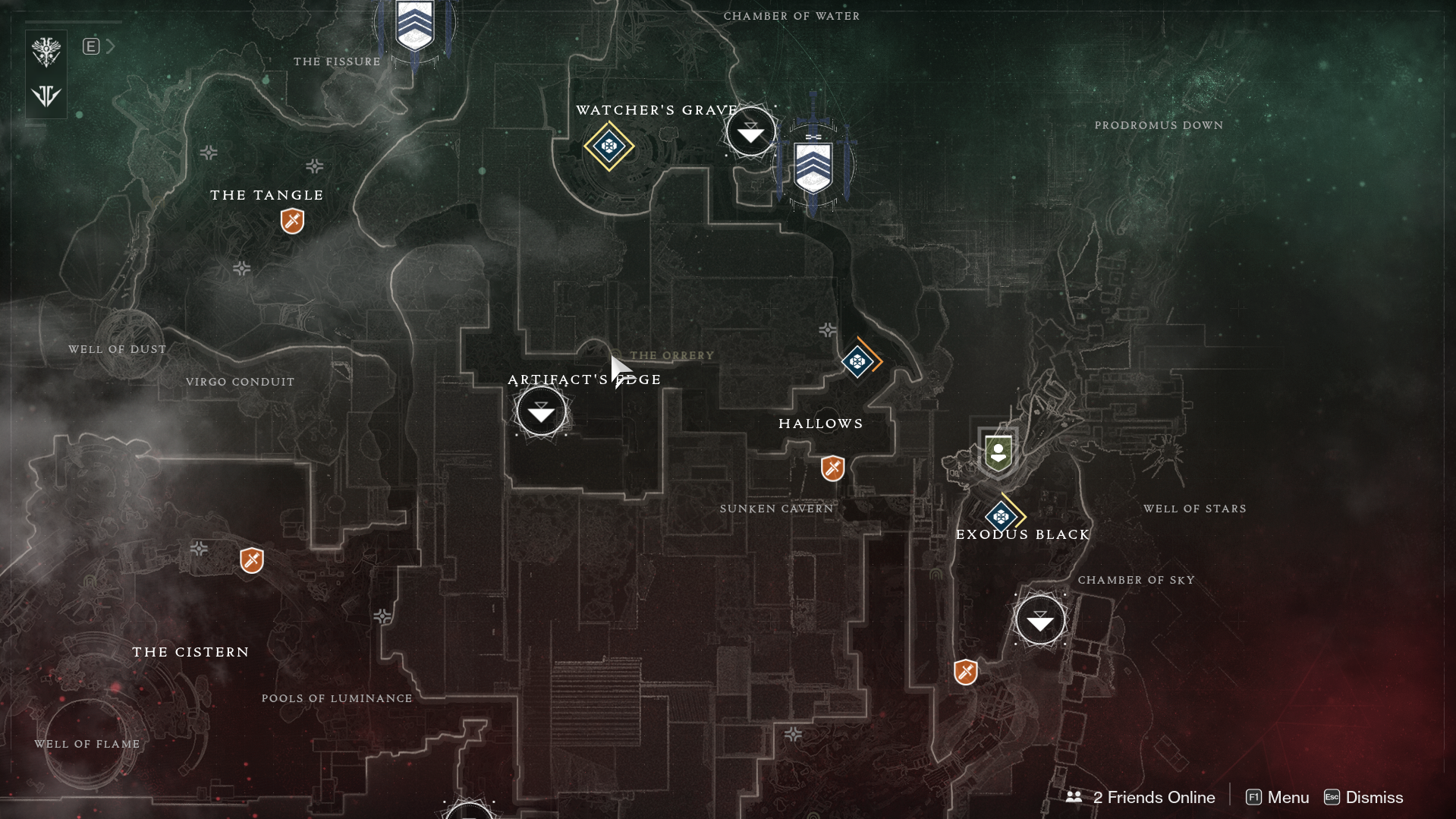
Task: Select the landing zone below Chamber of Sky
Action: (x=1039, y=620)
